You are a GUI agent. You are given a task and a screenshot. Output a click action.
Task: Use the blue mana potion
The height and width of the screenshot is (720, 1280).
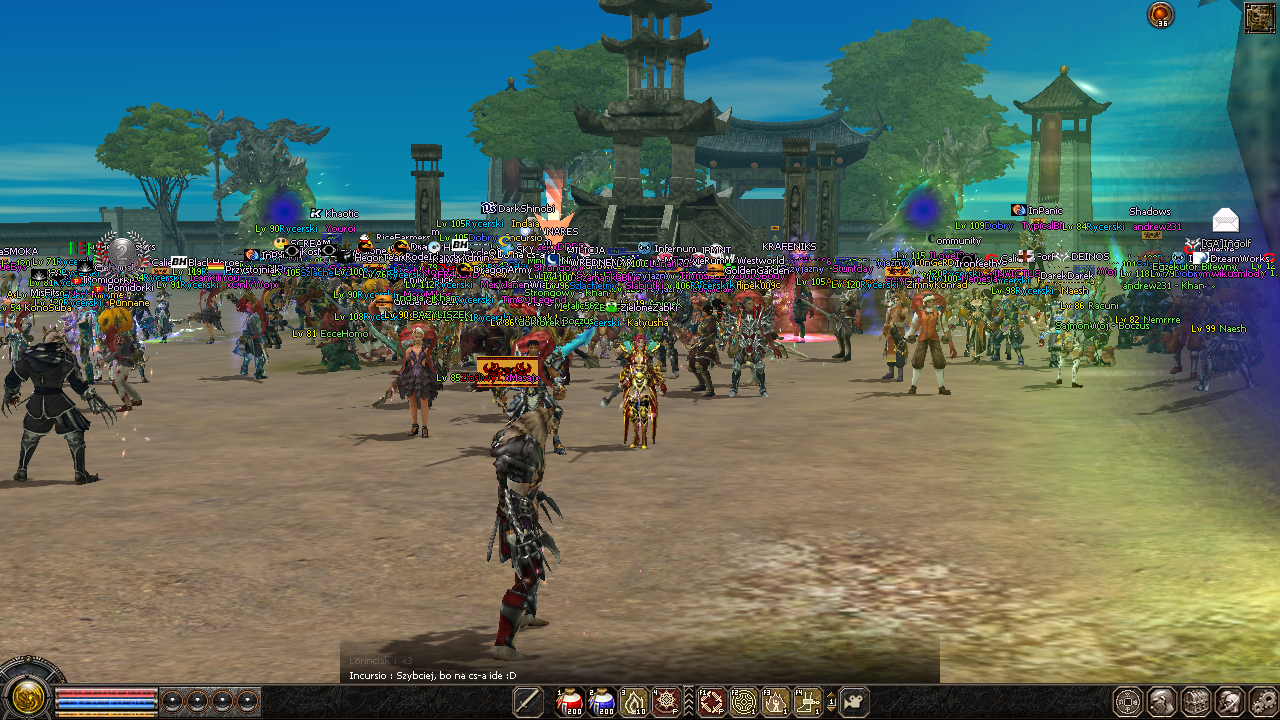(x=602, y=702)
